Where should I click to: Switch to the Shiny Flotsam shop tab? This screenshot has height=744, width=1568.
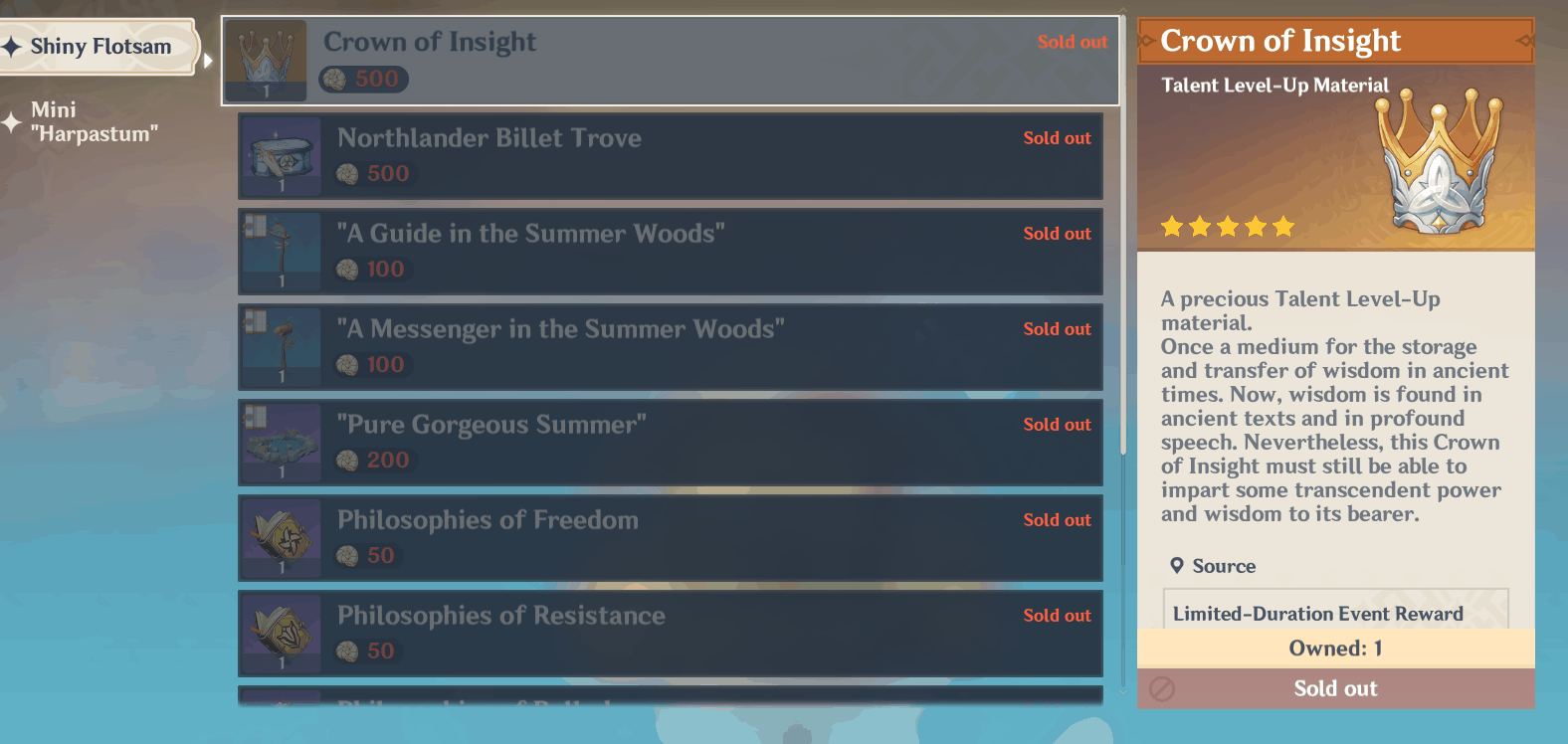97,46
